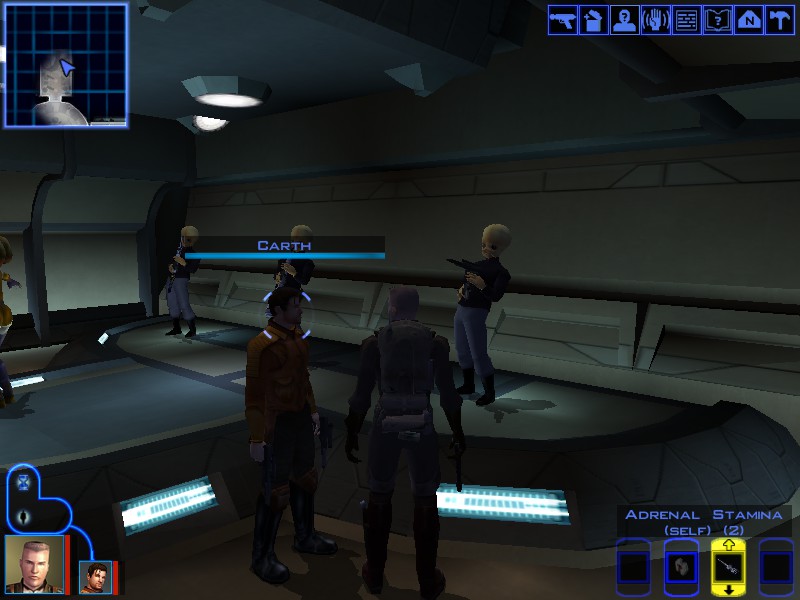Toggle solo mode hourglass icon
This screenshot has height=600, width=800.
point(25,482)
